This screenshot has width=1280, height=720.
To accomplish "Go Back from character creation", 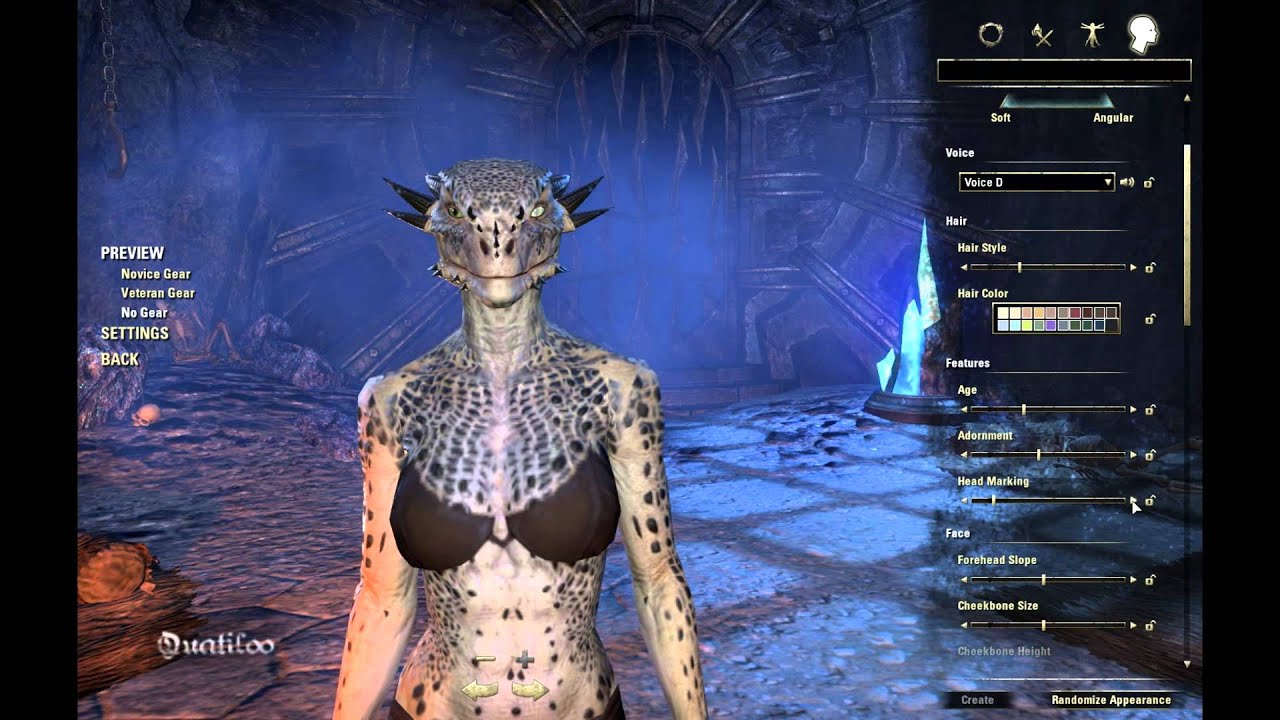I will [120, 359].
